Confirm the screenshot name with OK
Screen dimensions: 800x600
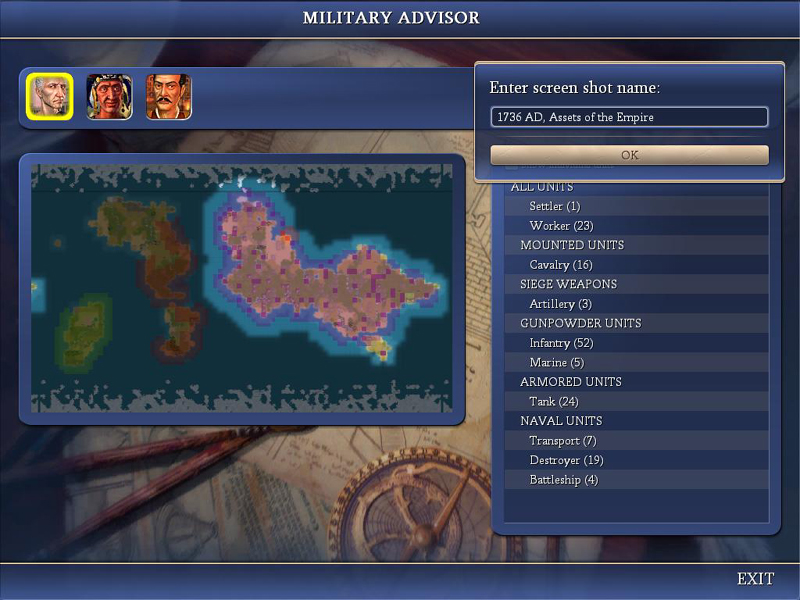(629, 155)
